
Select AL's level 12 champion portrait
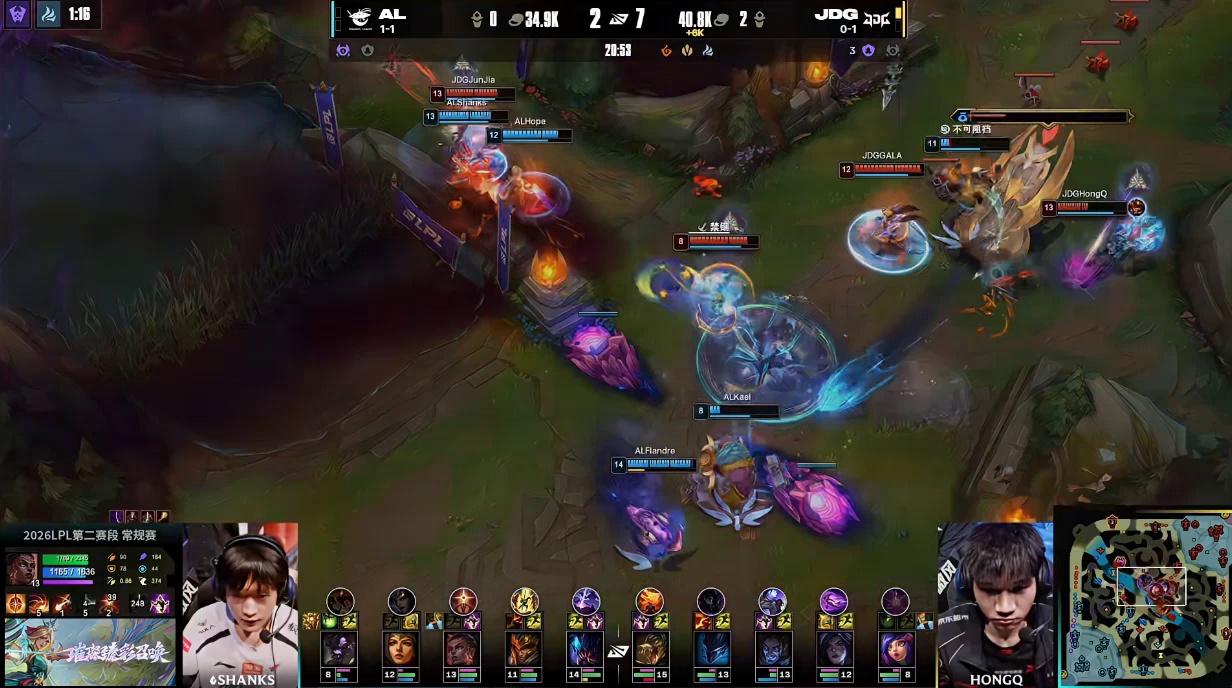(401, 650)
